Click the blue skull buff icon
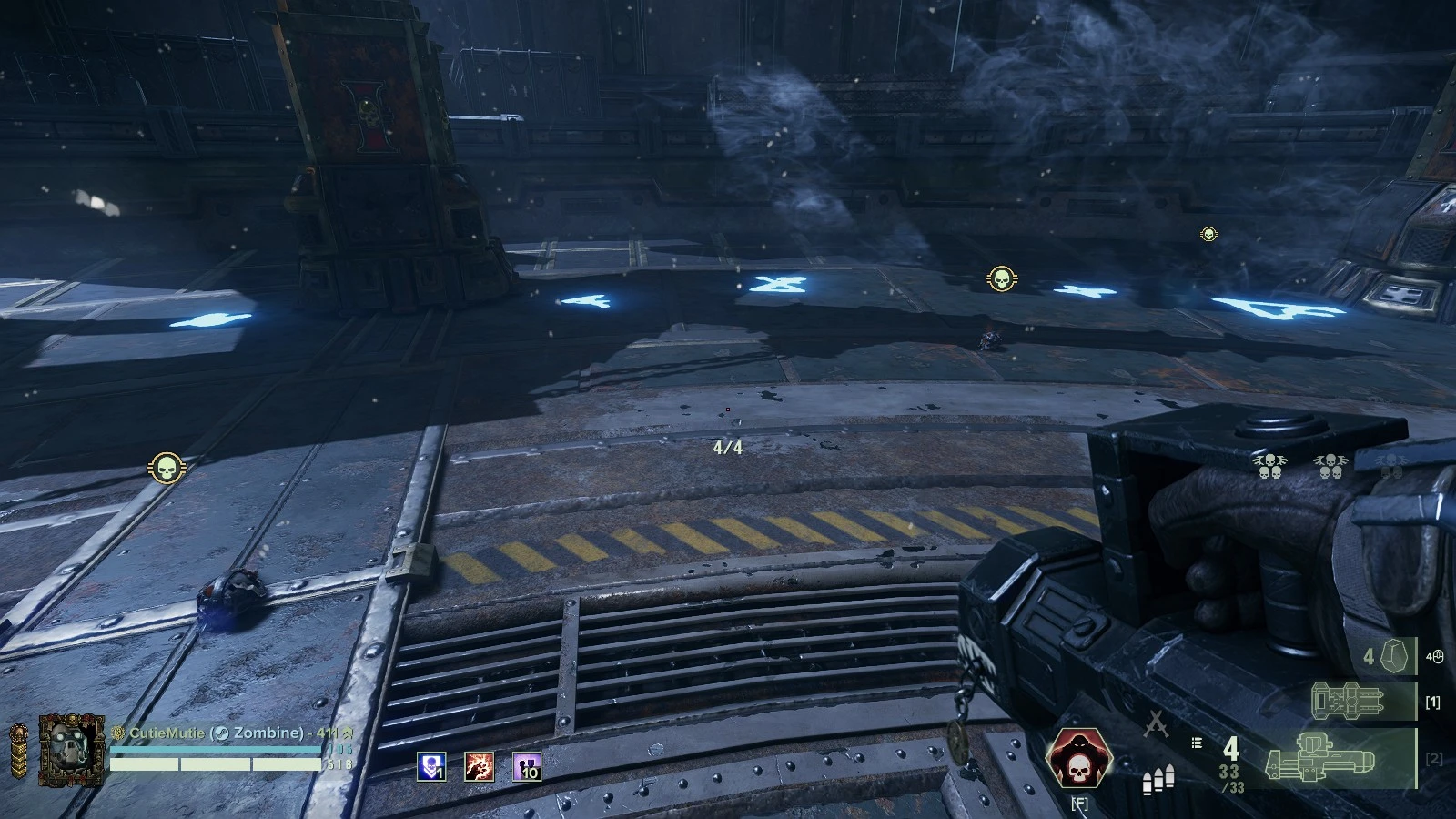1456x819 pixels. (431, 767)
